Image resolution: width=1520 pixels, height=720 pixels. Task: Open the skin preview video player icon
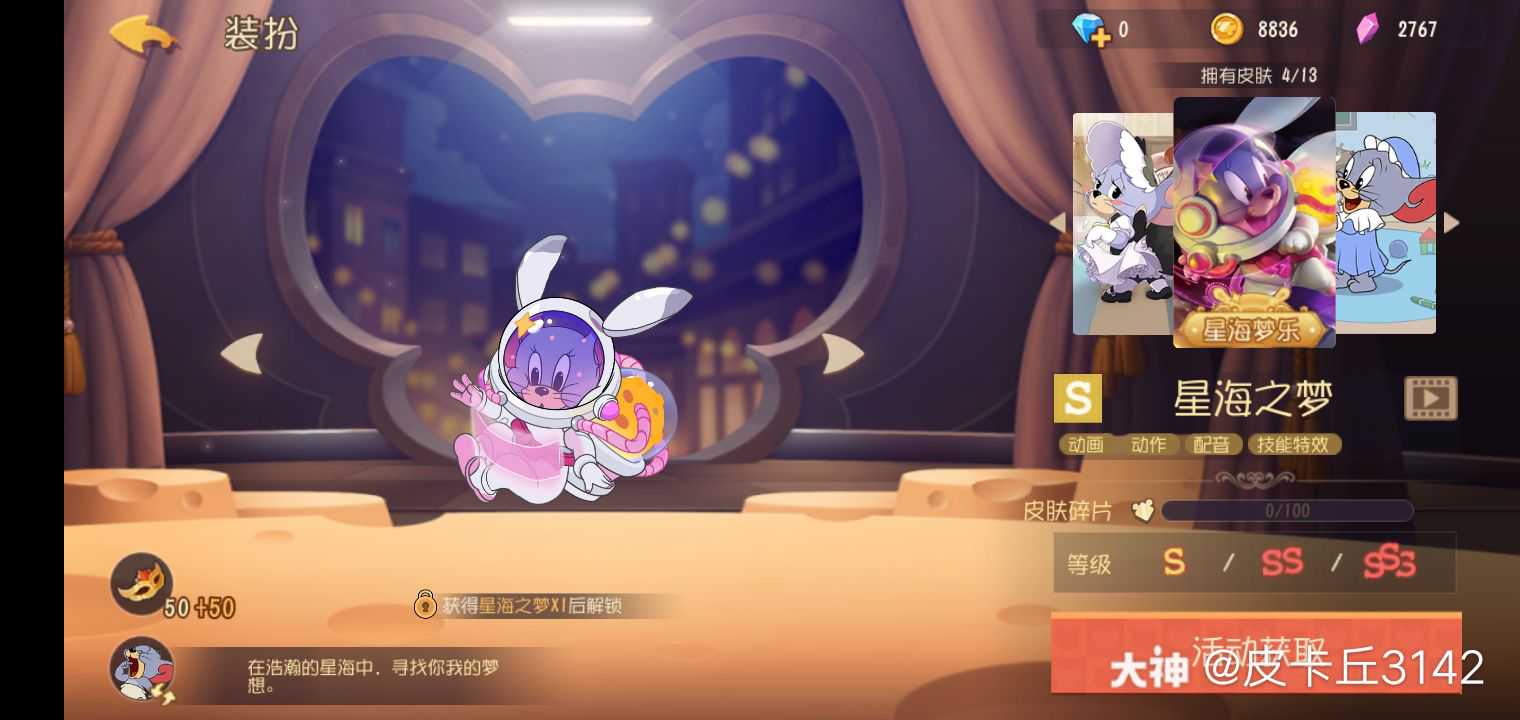[1430, 397]
